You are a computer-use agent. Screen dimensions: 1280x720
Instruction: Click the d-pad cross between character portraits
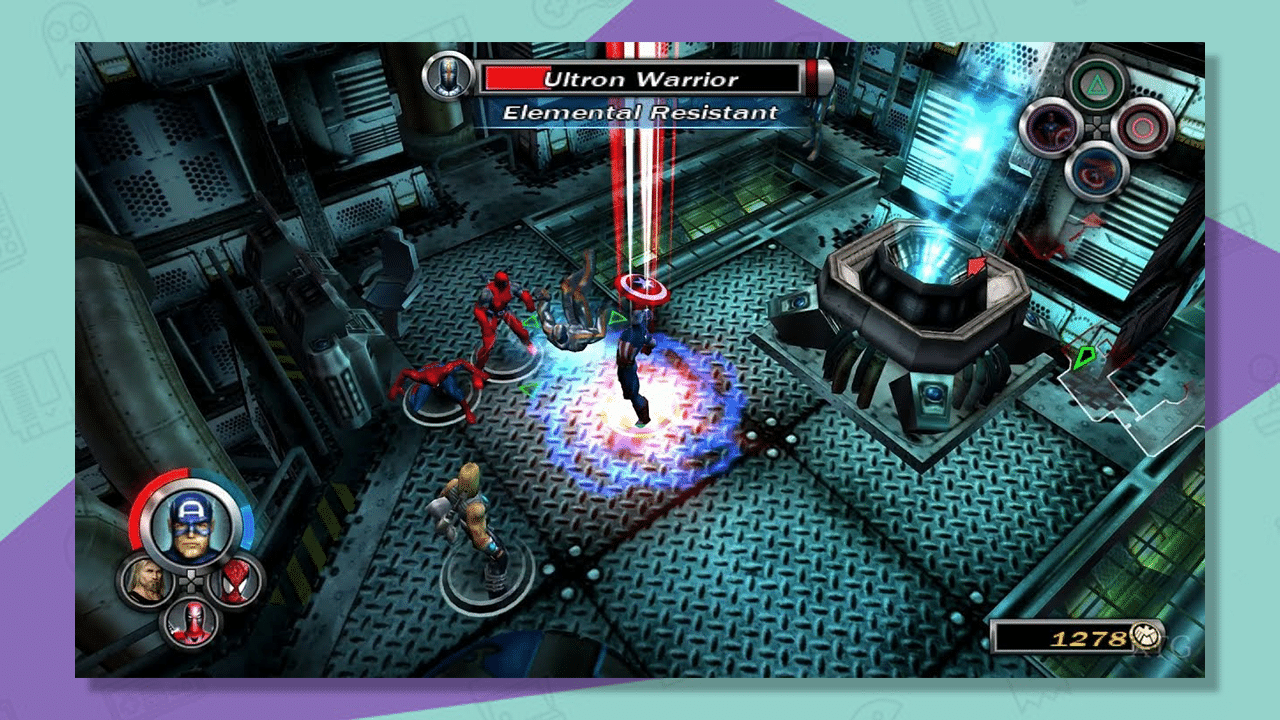pyautogui.click(x=190, y=581)
